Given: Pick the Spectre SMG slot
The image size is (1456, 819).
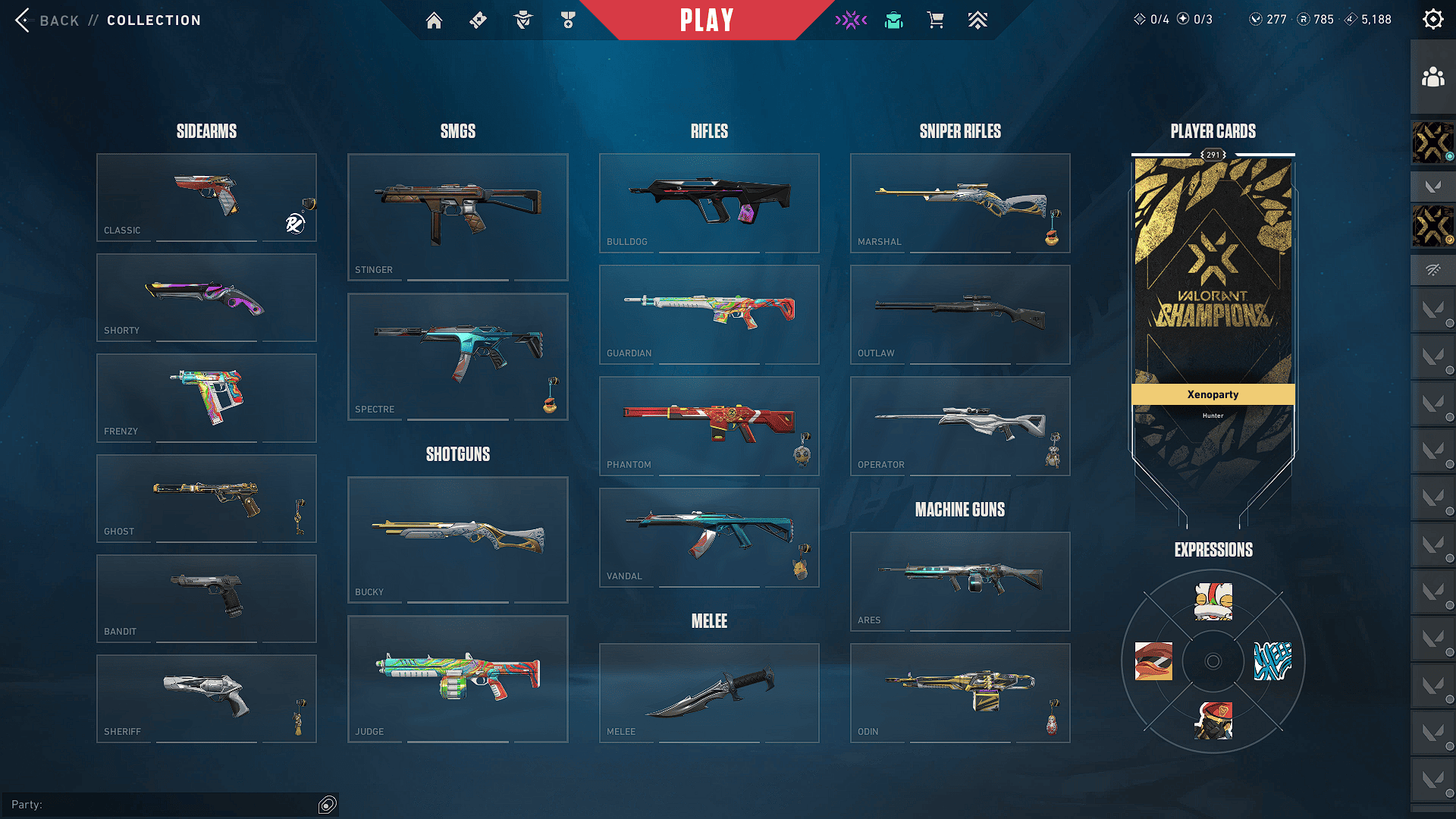Looking at the screenshot, I should (457, 356).
